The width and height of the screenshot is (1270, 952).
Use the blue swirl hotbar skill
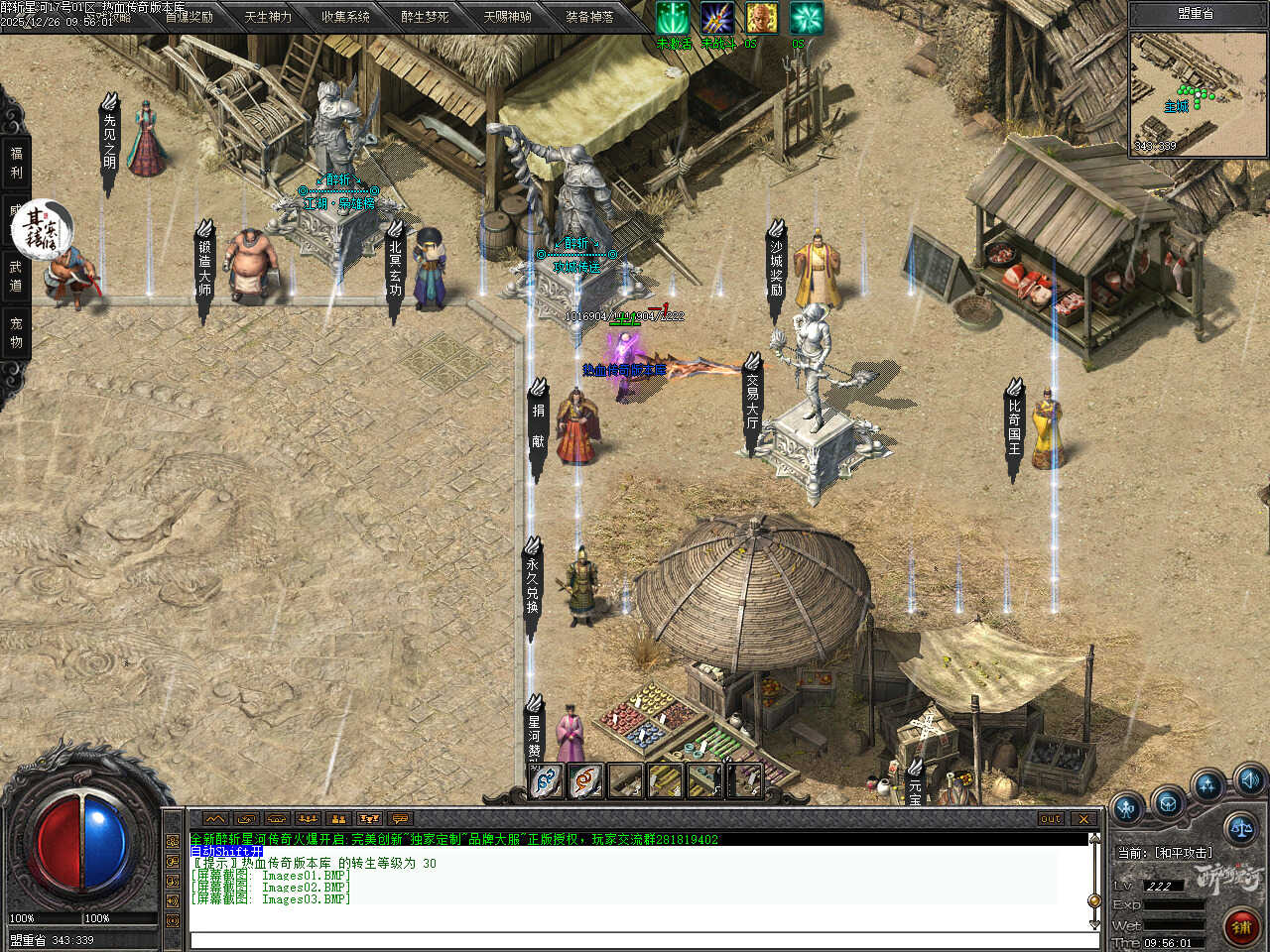coord(547,780)
